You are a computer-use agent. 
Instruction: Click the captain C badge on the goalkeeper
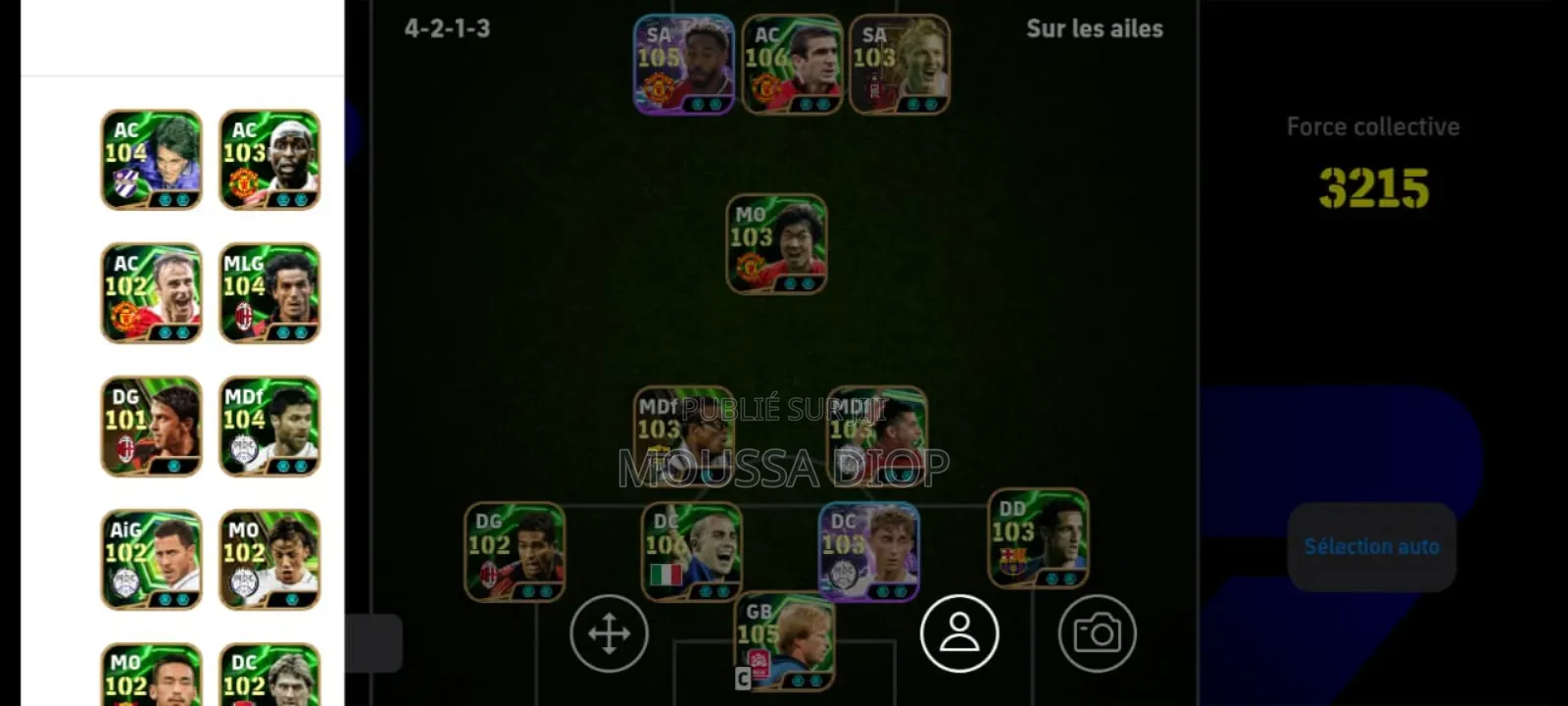[x=743, y=679]
